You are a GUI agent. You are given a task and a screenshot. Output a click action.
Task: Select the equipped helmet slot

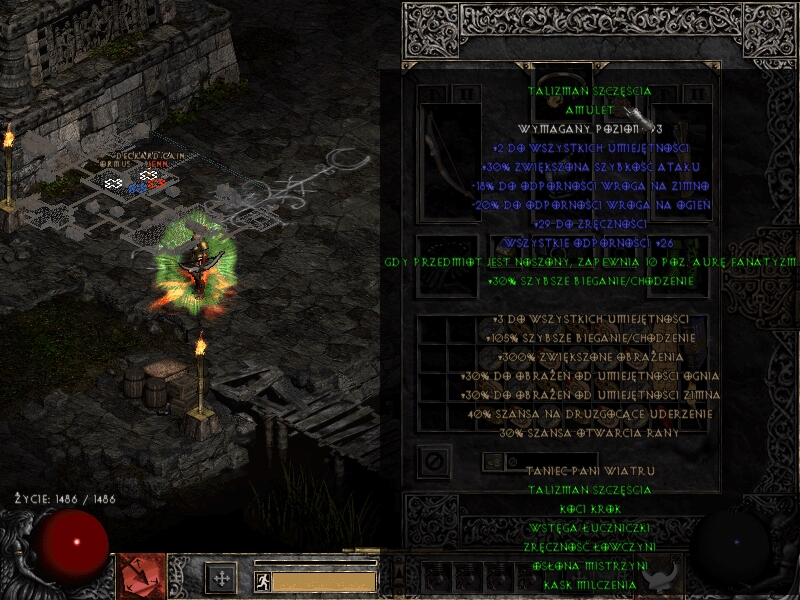click(563, 85)
